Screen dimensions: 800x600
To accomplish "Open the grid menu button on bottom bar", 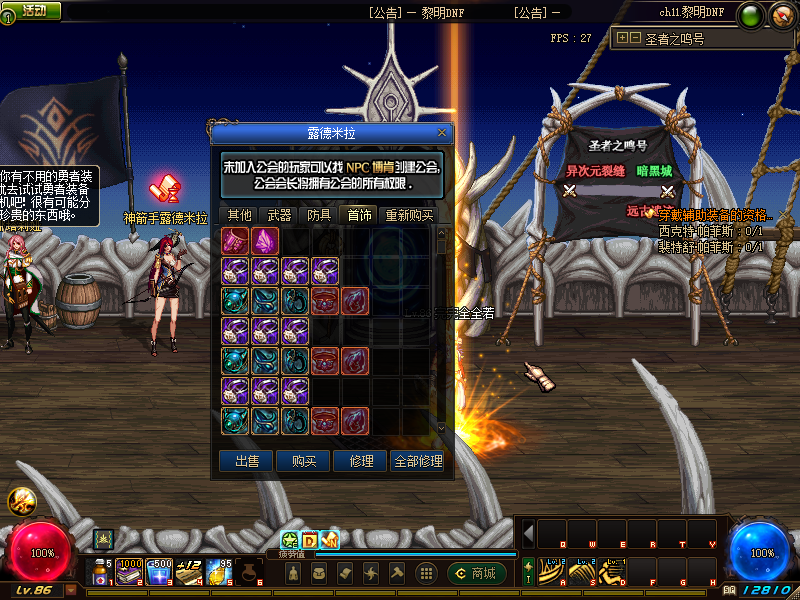I will tap(426, 573).
